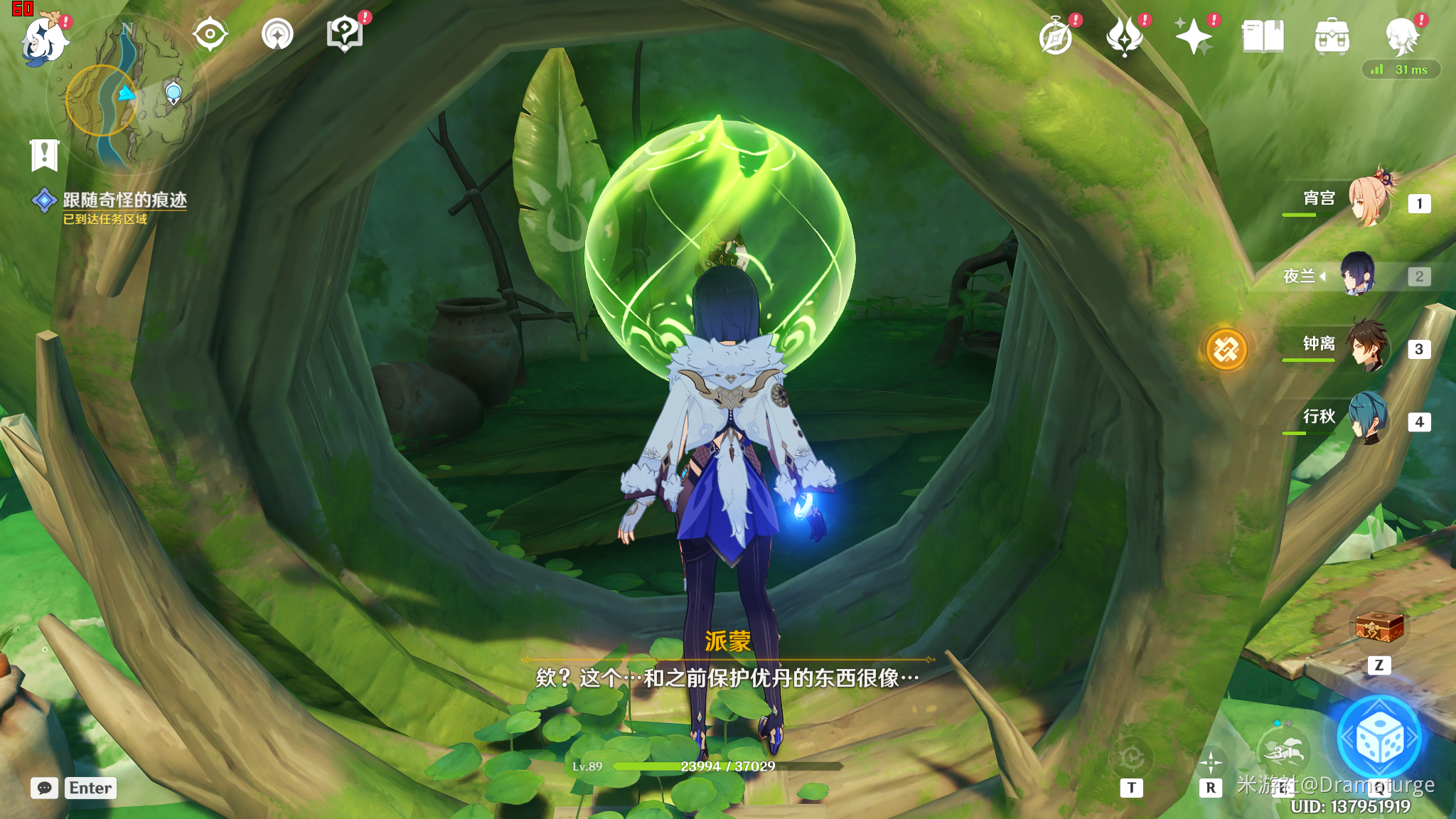Open the Paimon menu
This screenshot has width=1456, height=819.
tap(44, 40)
